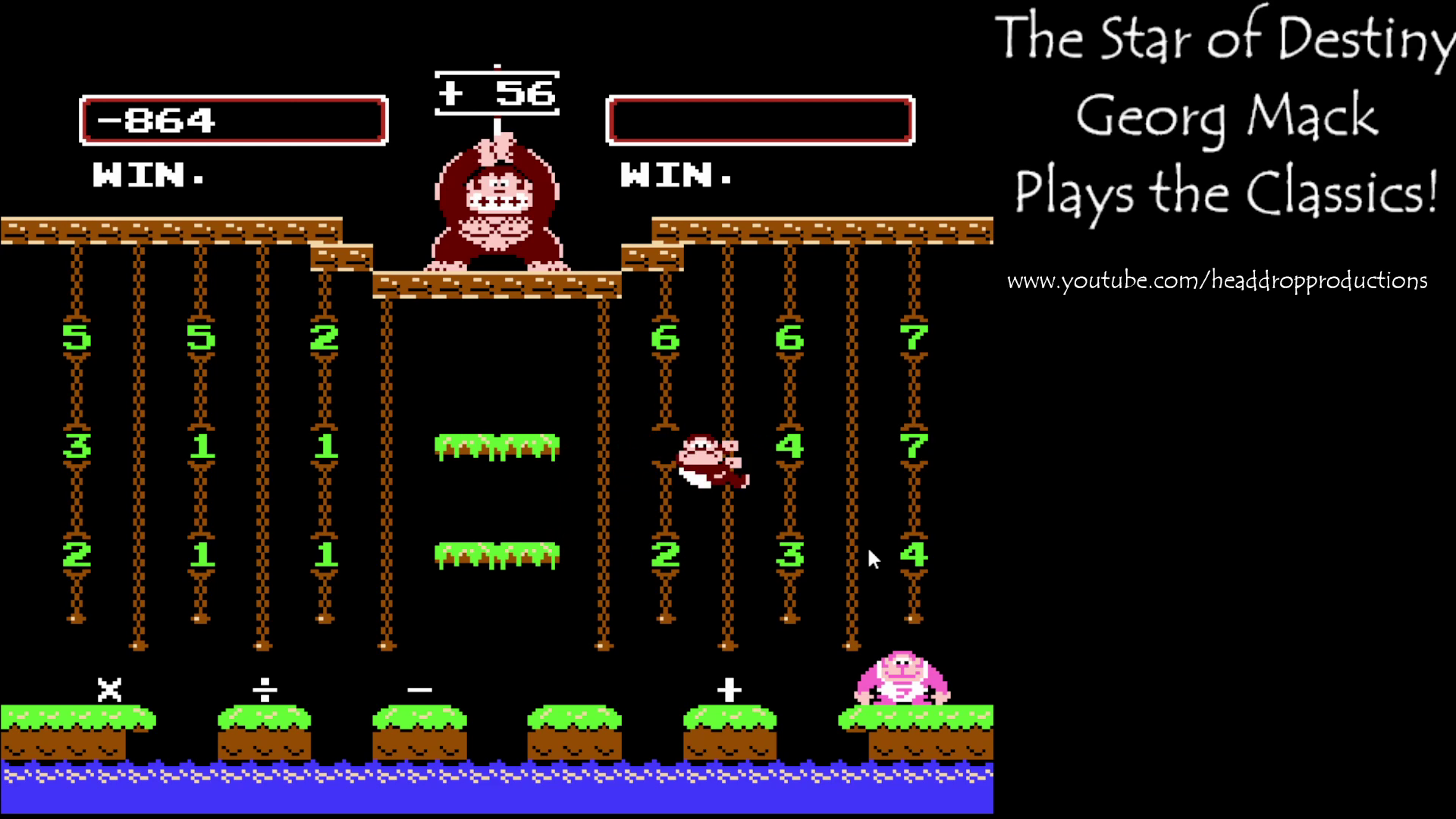1456x819 pixels.
Task: Click the number 2 on the third chain
Action: click(x=325, y=339)
